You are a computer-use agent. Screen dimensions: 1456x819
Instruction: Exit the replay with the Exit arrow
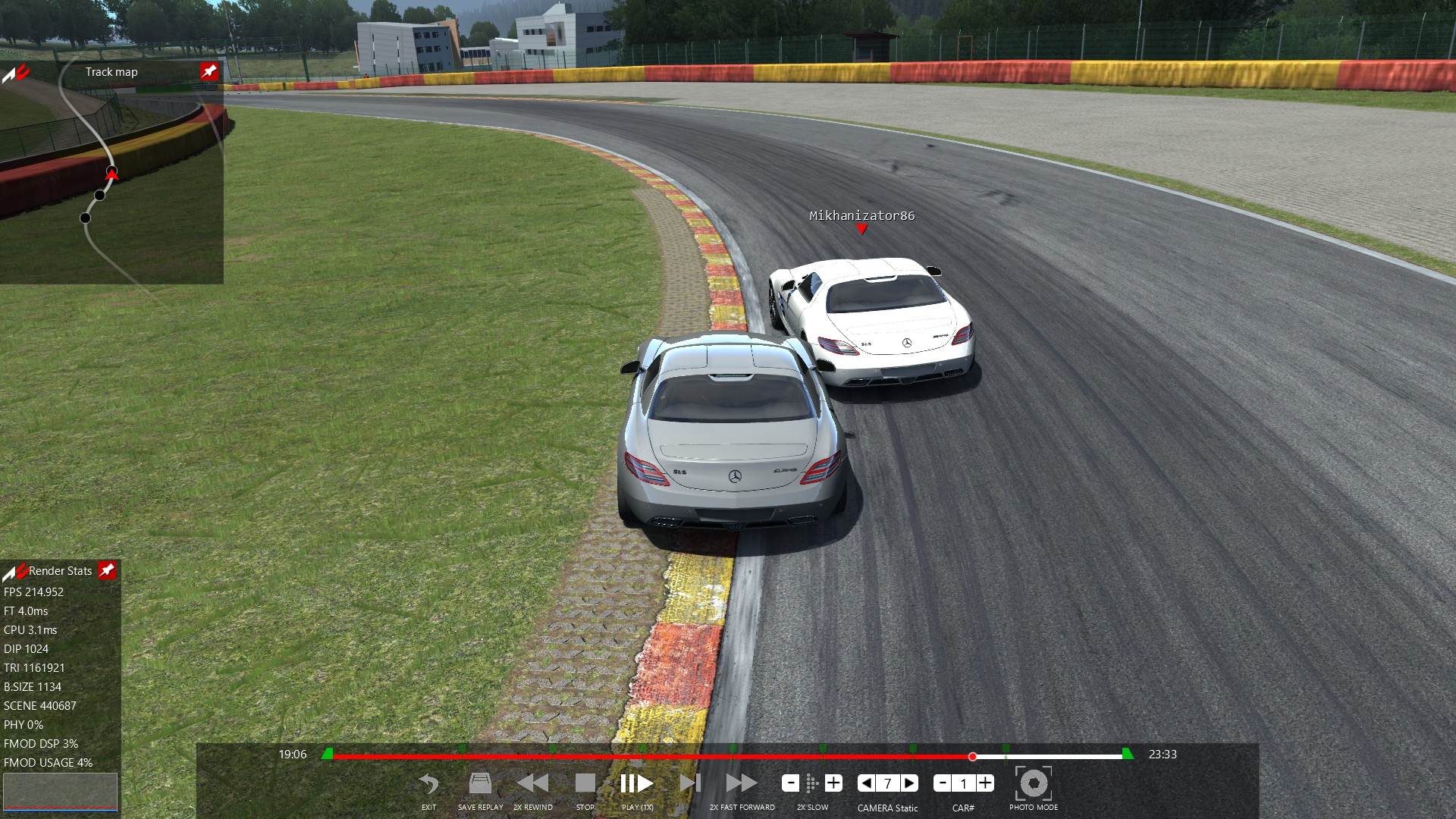pos(428,784)
